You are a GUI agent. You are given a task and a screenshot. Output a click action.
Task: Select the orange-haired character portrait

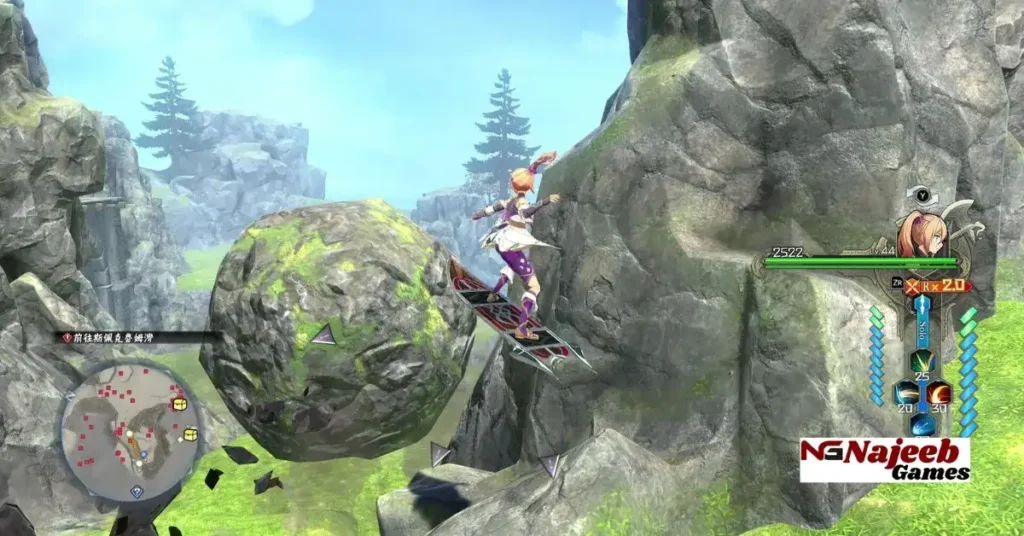tap(920, 233)
